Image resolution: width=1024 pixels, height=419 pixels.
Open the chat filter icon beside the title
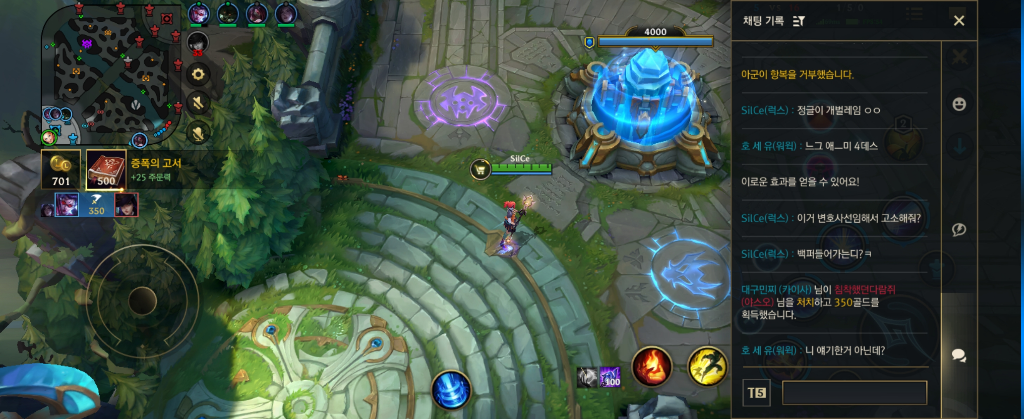(x=799, y=21)
